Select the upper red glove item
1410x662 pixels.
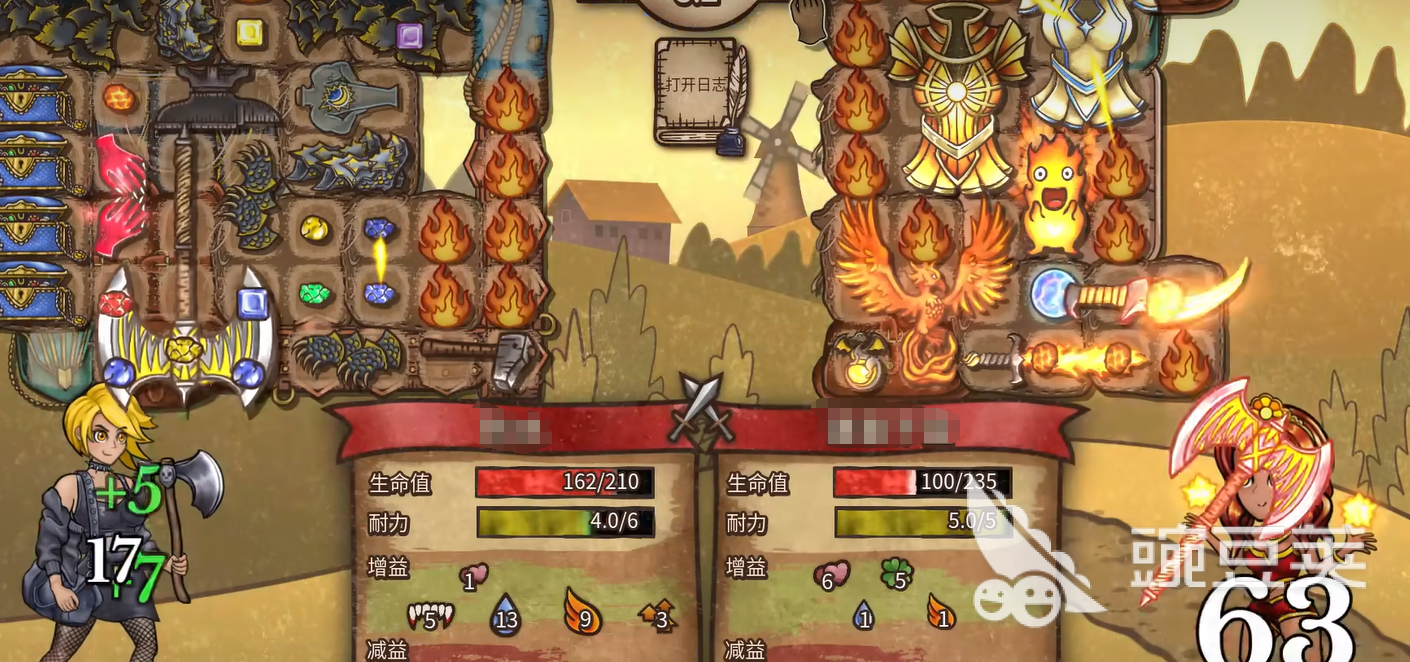[x=120, y=165]
